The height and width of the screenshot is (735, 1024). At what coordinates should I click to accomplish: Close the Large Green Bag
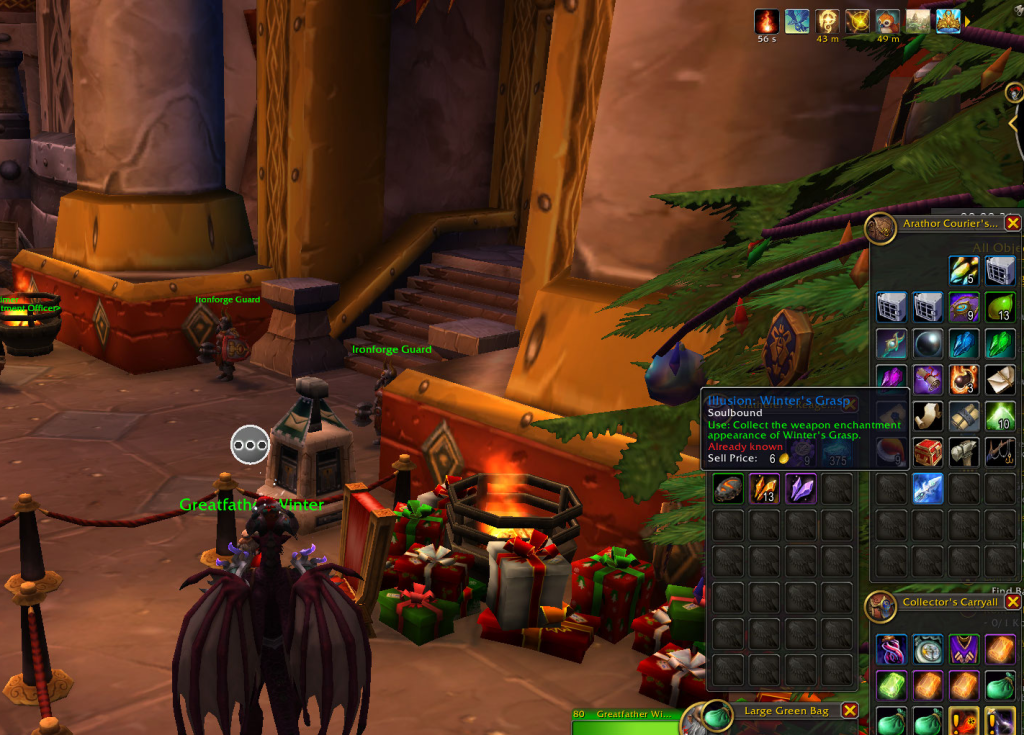[849, 710]
